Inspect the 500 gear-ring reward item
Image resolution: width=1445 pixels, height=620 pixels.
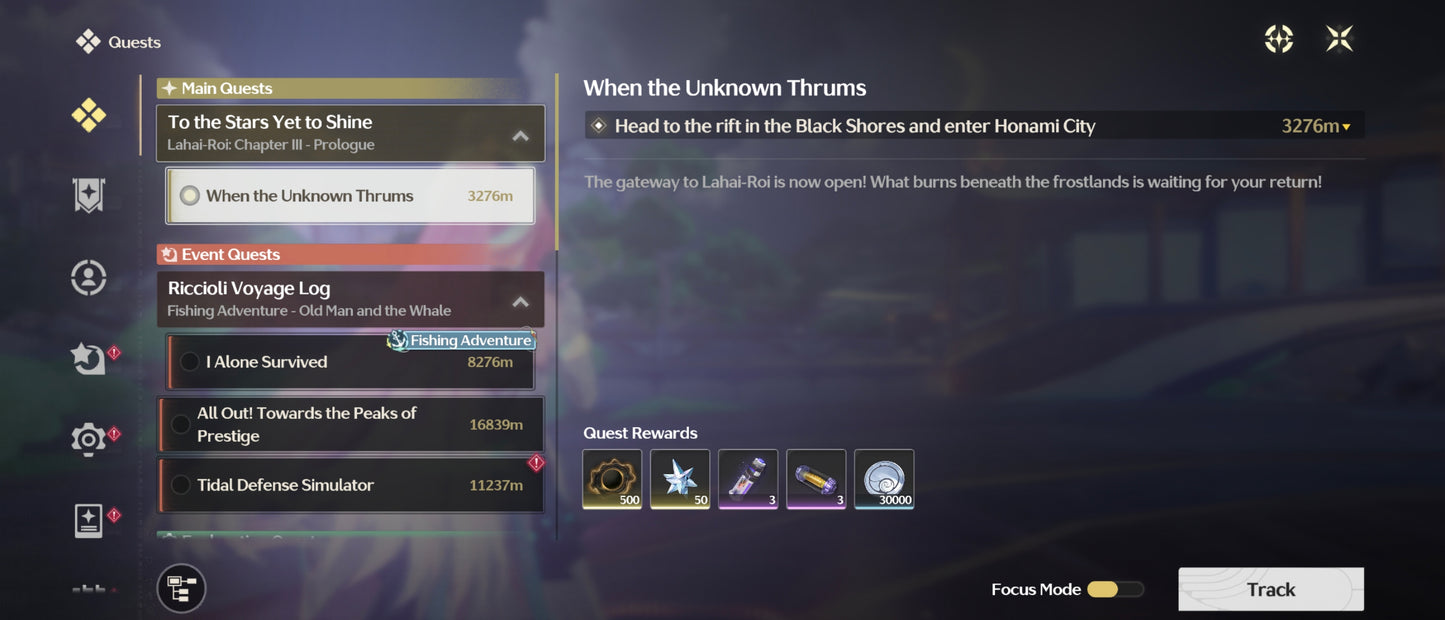[x=613, y=479]
